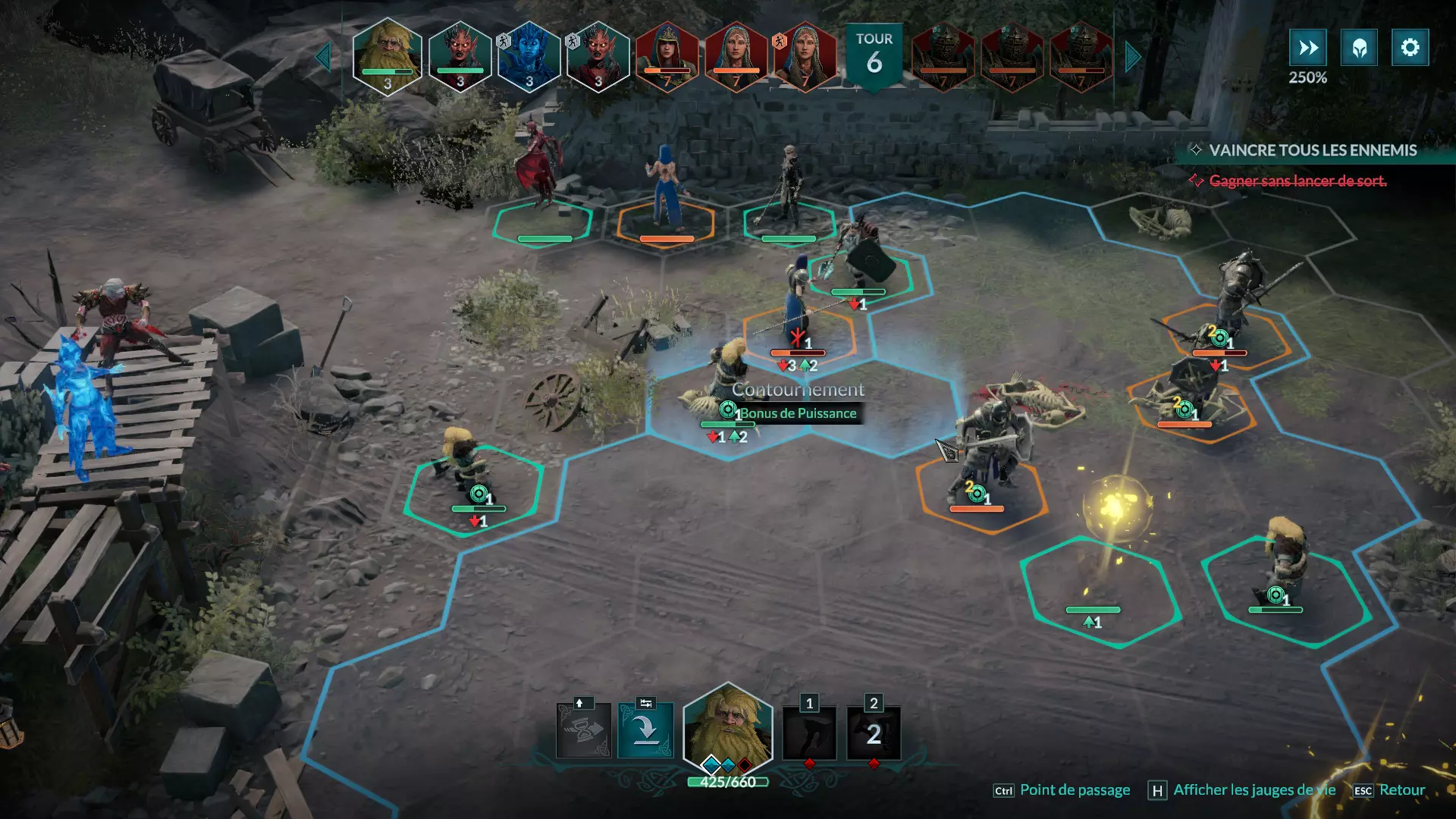This screenshot has width=1456, height=819.
Task: Select the red-hooded woman turn portrait
Action: [x=667, y=58]
